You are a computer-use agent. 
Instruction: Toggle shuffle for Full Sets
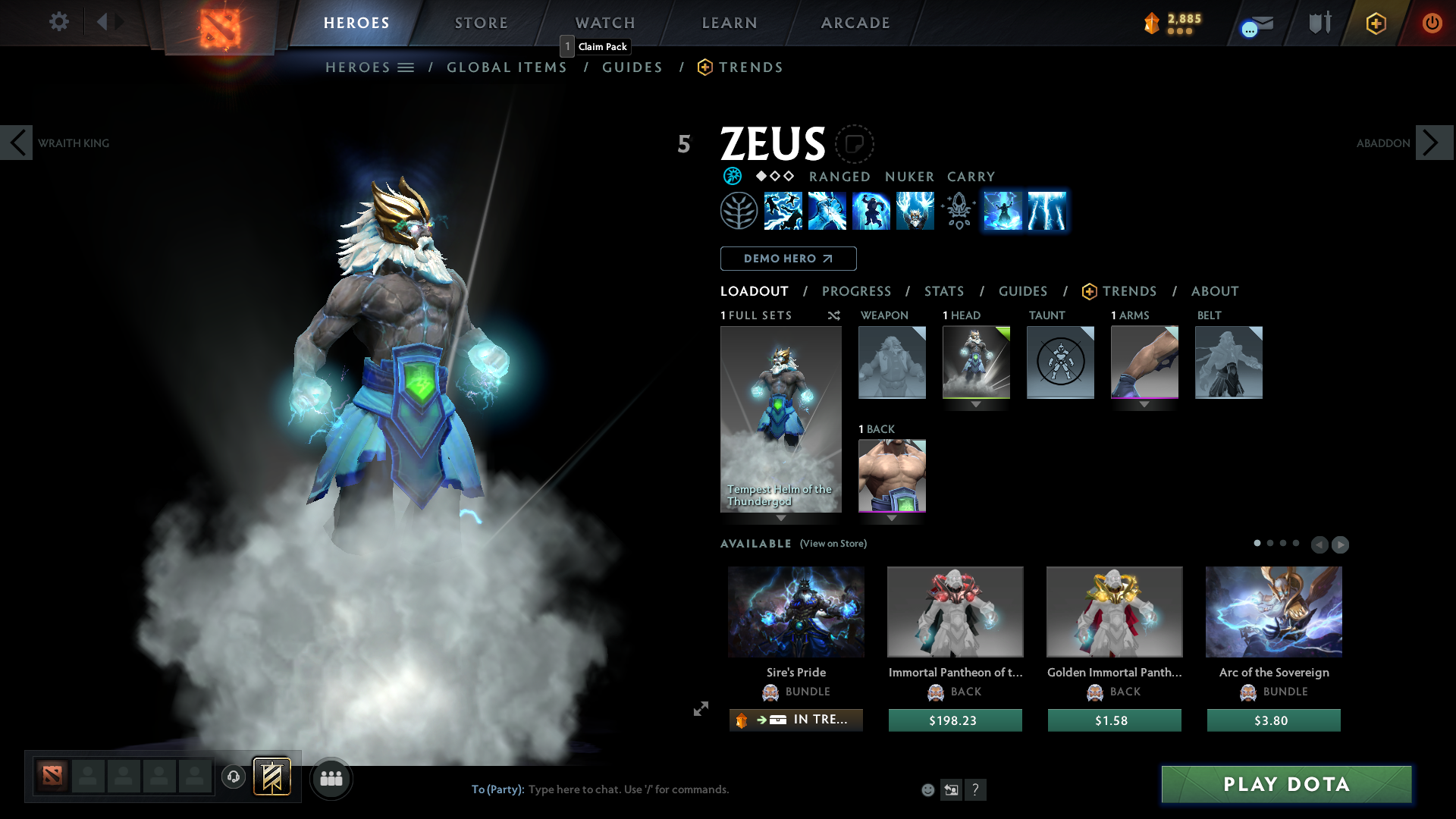tap(833, 315)
